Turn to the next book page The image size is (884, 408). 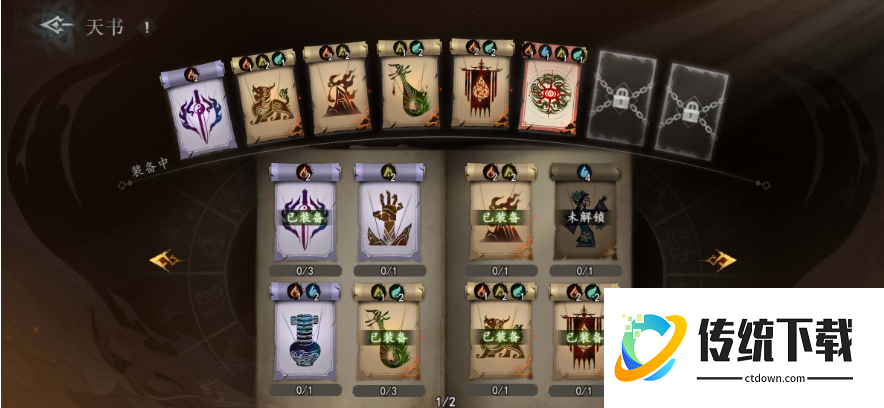pyautogui.click(x=720, y=261)
